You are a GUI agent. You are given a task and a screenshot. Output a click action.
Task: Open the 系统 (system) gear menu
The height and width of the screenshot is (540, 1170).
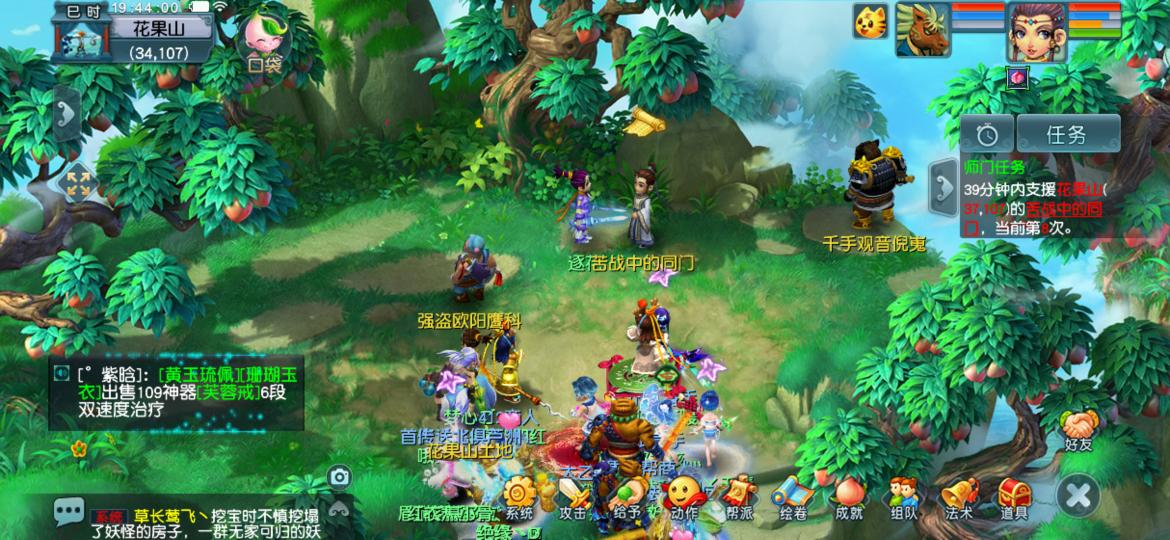(519, 498)
